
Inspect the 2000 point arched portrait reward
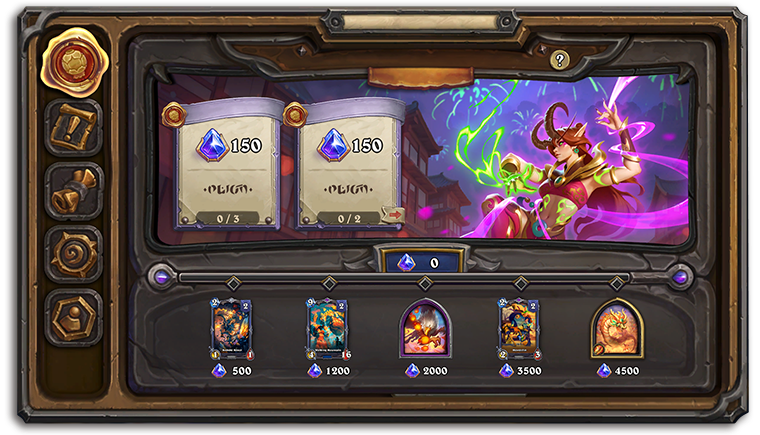coord(424,328)
